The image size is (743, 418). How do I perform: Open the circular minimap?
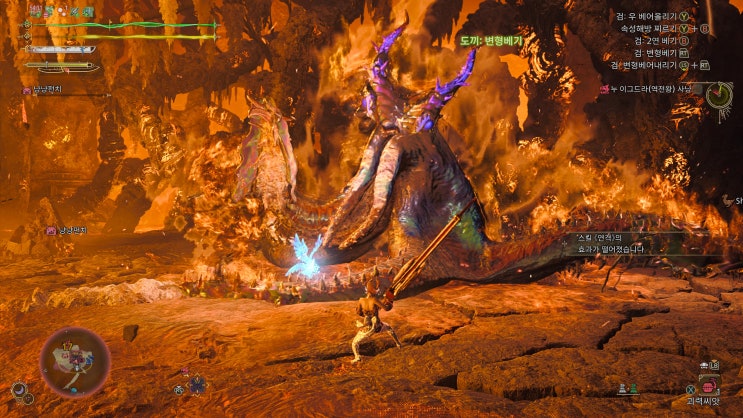(x=75, y=362)
